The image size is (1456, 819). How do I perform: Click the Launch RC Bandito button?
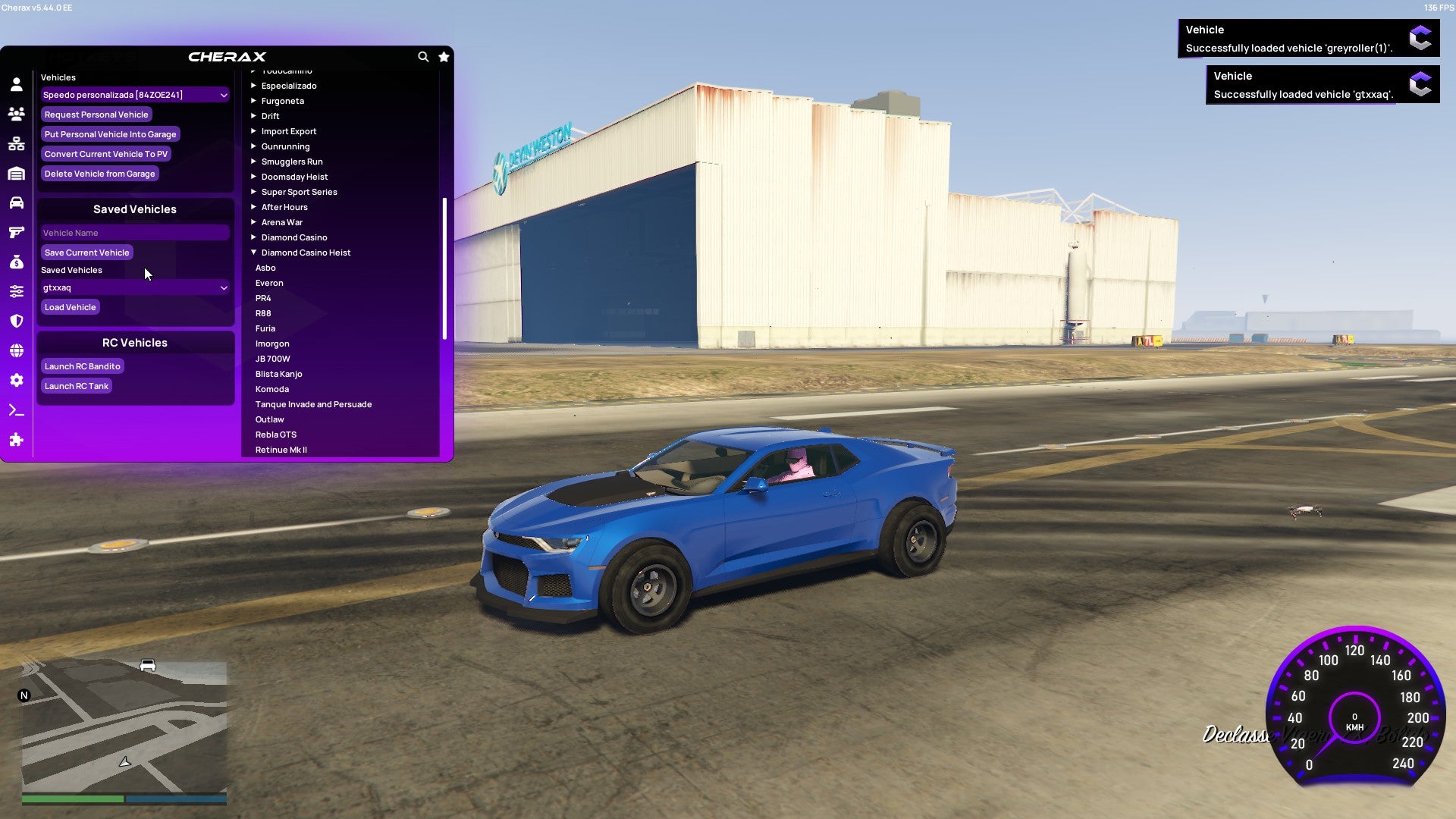tap(83, 366)
